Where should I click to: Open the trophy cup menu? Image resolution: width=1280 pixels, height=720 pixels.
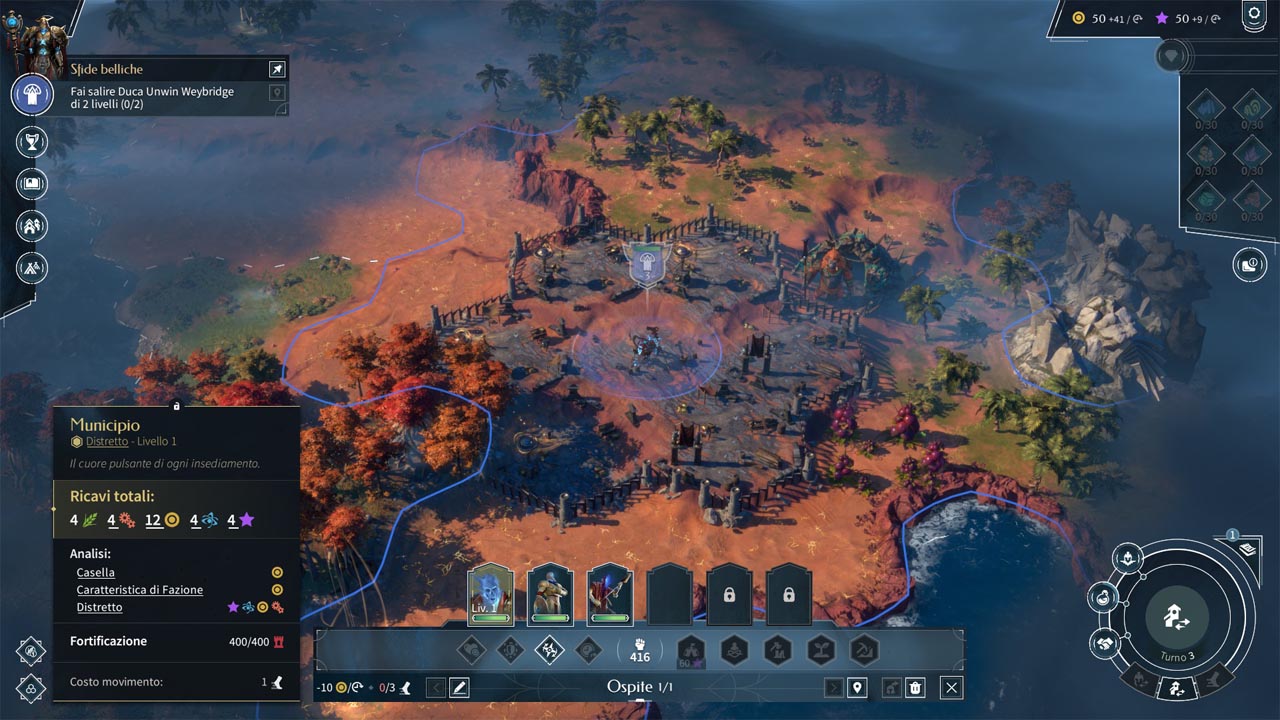(32, 142)
